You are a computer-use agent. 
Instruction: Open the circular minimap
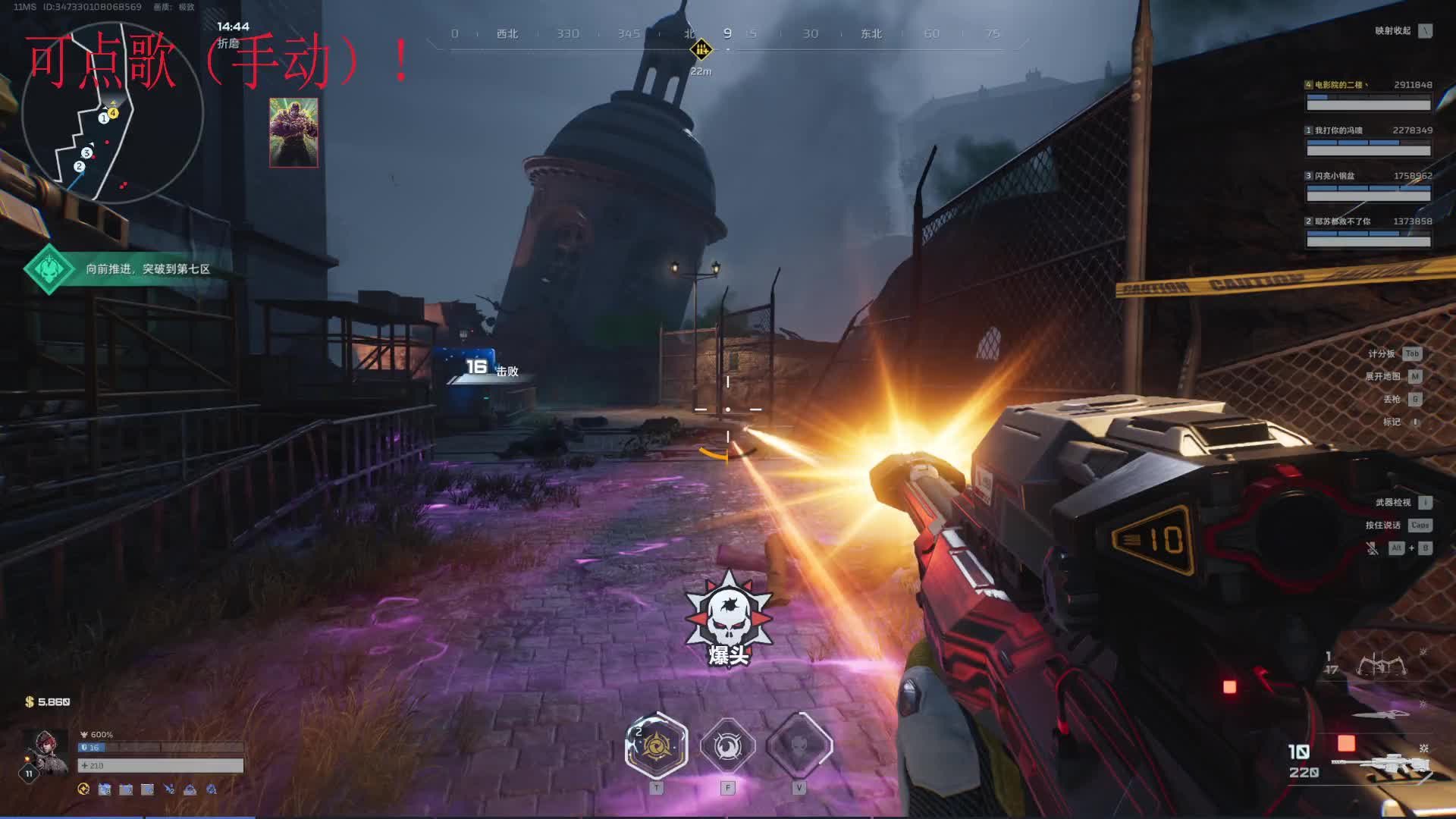coord(112,114)
